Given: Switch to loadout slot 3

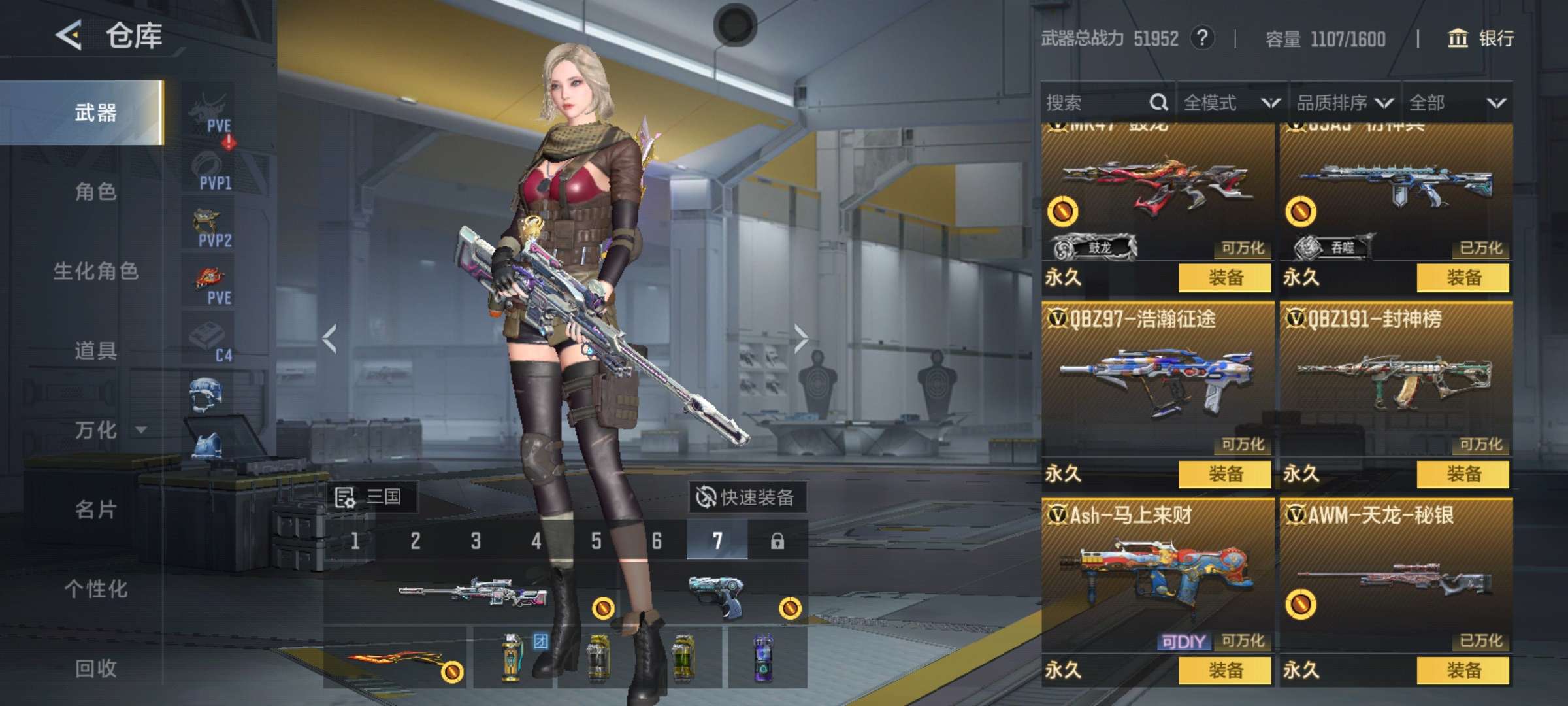Looking at the screenshot, I should click(476, 541).
